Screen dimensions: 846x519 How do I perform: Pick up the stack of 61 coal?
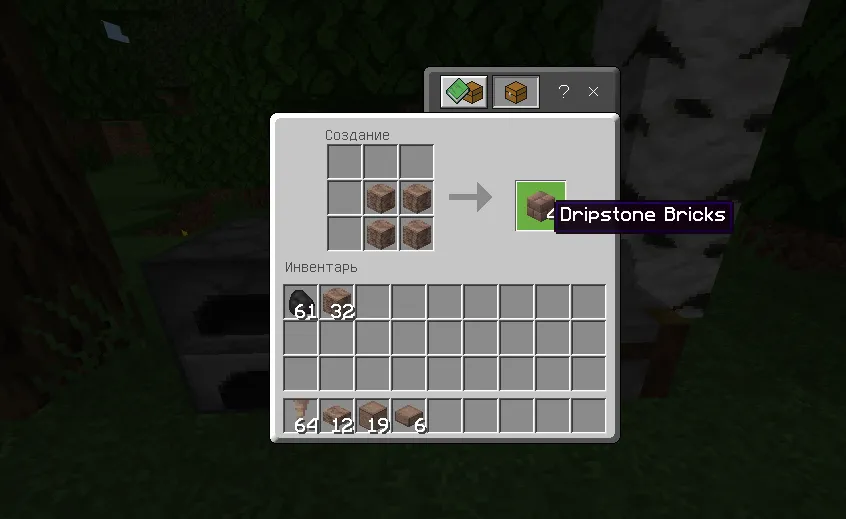click(301, 302)
